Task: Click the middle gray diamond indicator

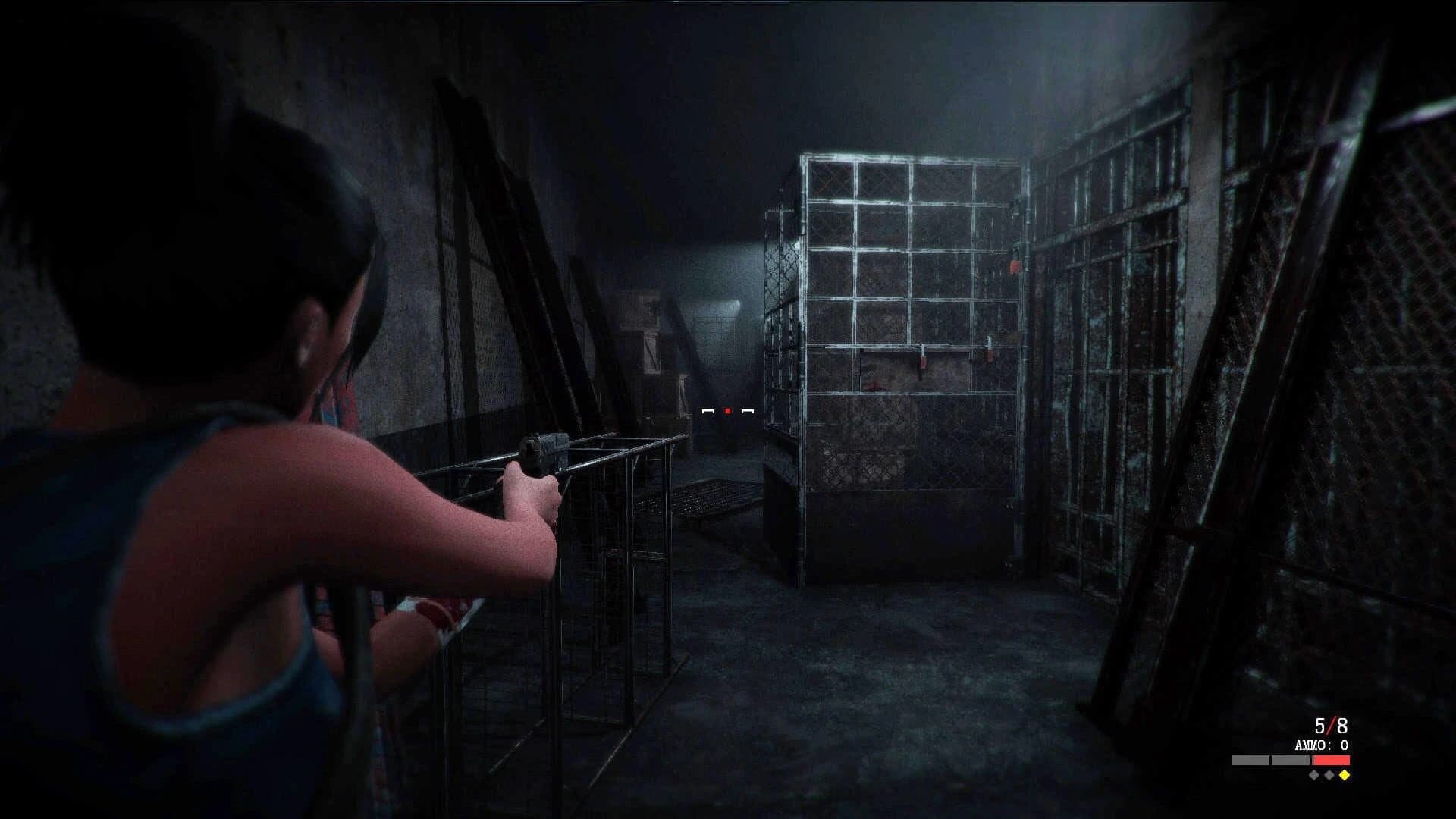Action: pos(1329,776)
